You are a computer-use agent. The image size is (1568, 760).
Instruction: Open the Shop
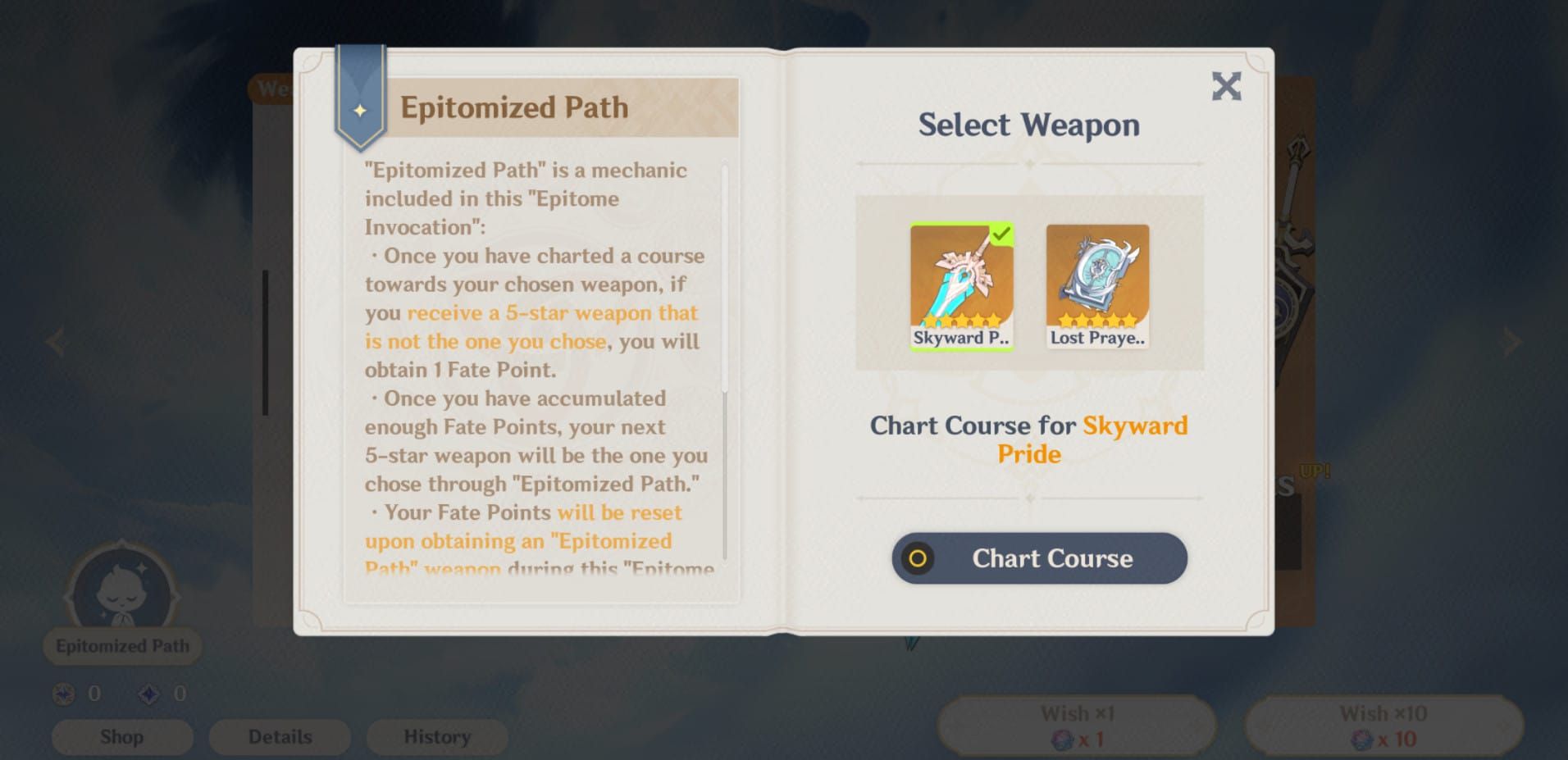121,736
